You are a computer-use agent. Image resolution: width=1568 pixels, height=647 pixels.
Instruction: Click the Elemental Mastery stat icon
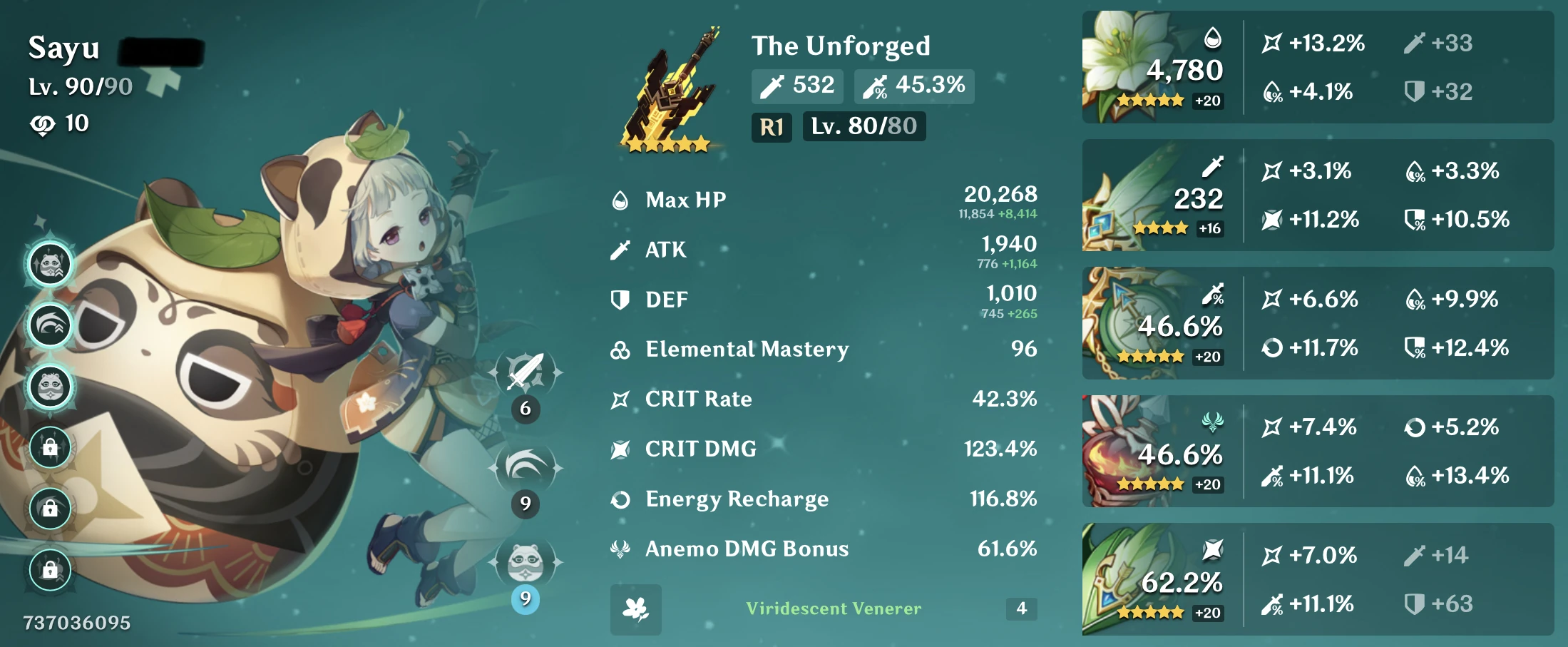pos(620,349)
